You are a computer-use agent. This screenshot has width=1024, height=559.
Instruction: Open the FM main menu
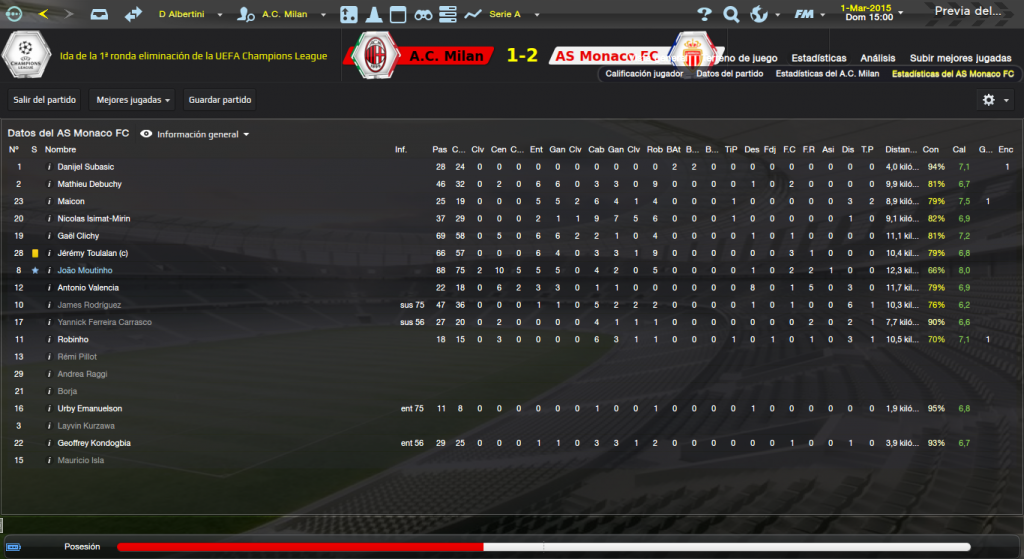808,15
